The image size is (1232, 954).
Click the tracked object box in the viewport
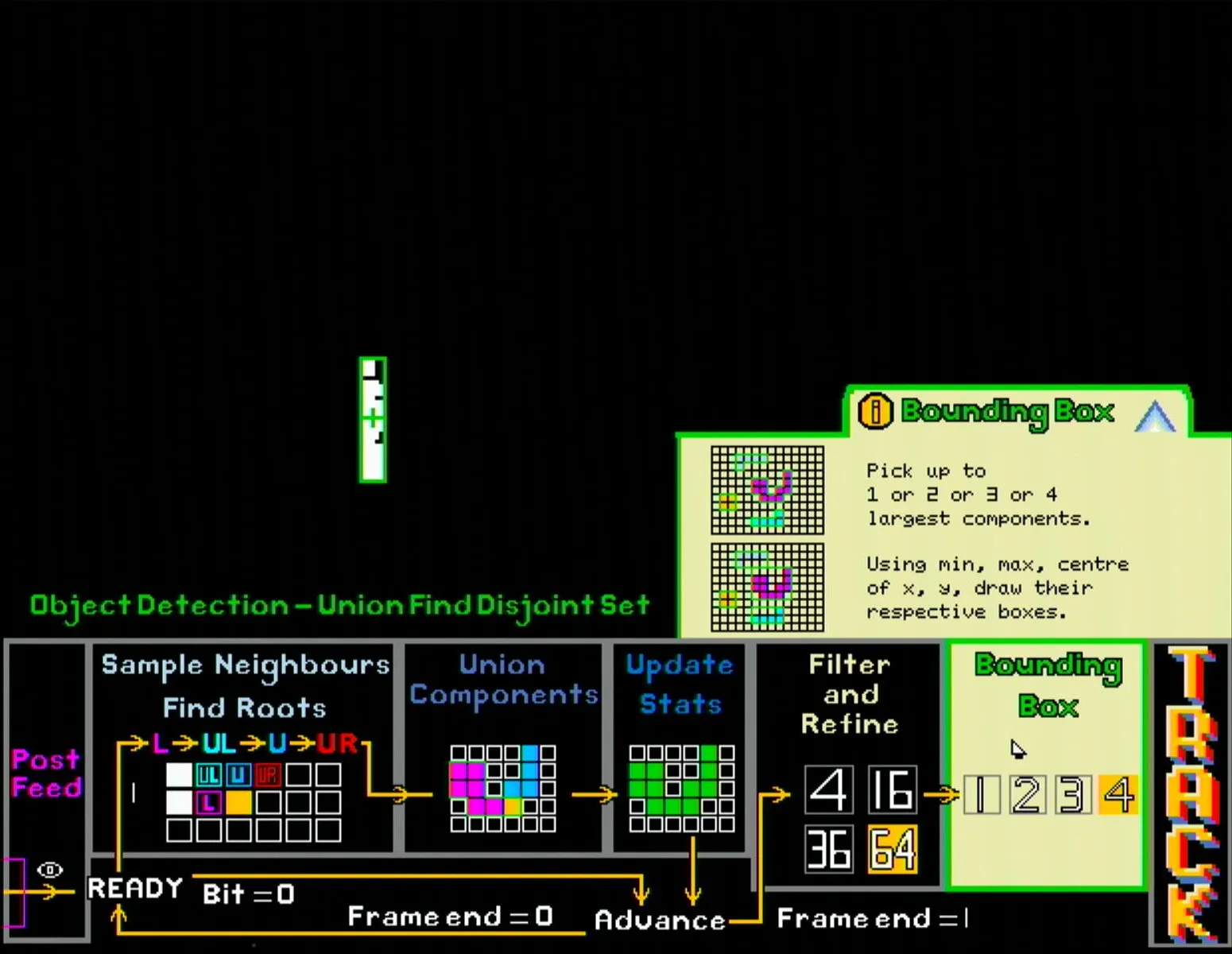(x=374, y=419)
